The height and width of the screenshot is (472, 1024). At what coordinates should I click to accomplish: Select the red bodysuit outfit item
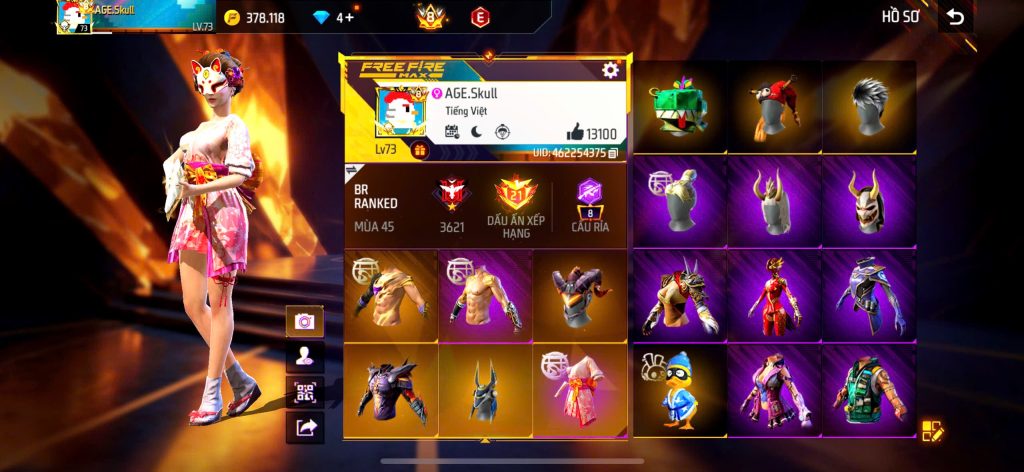[x=774, y=295]
